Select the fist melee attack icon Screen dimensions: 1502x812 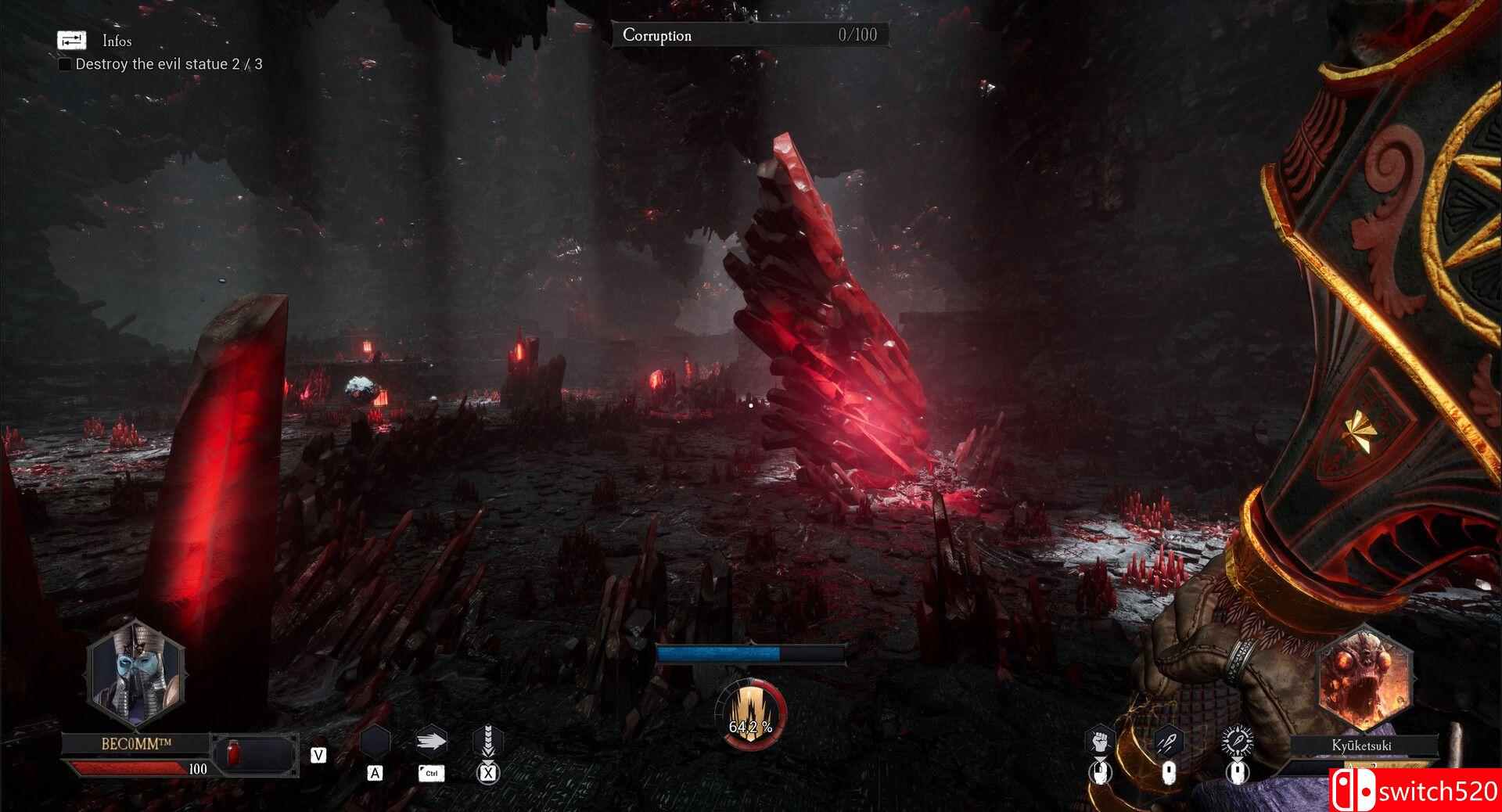(x=1099, y=739)
